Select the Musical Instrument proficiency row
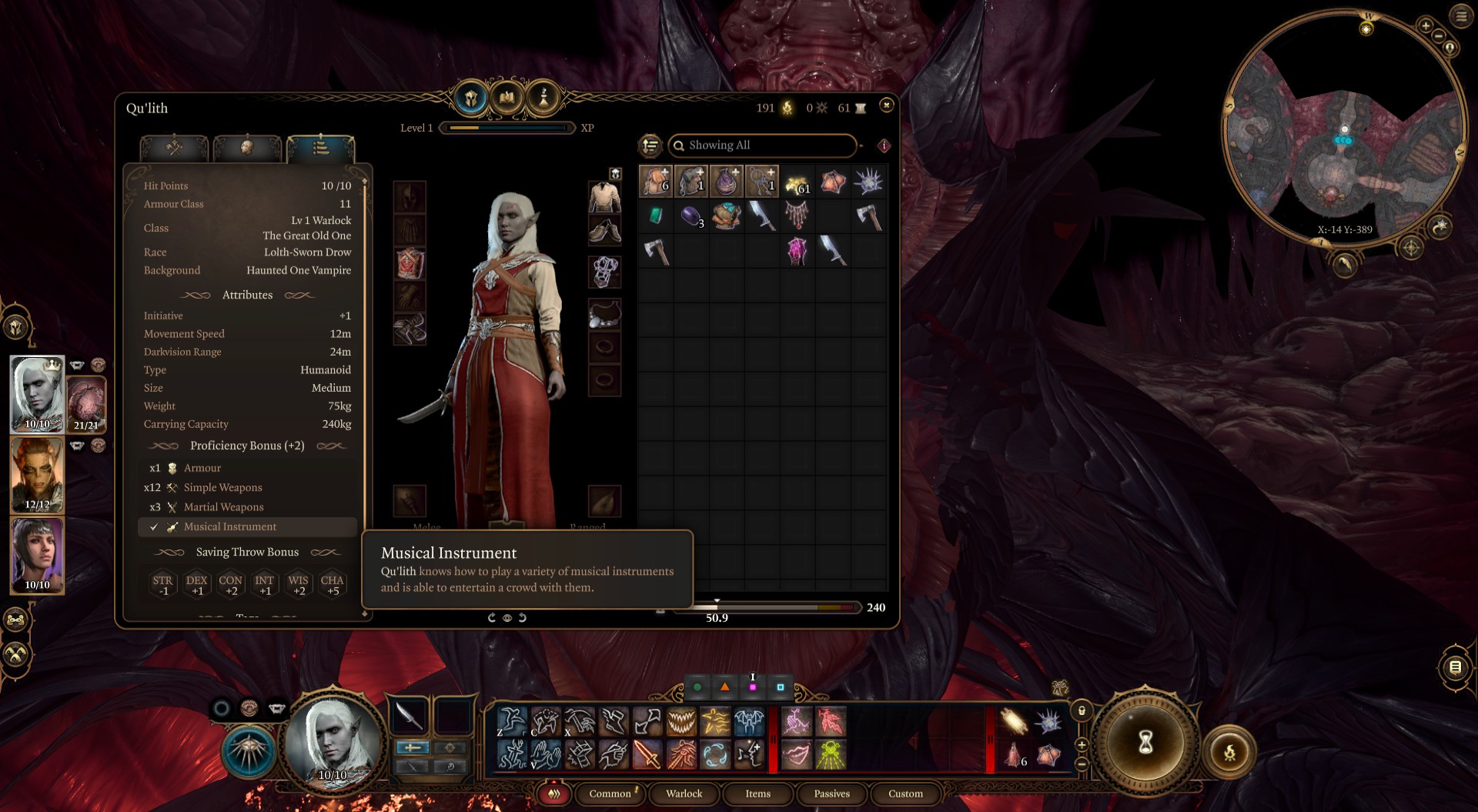This screenshot has height=812, width=1478. (x=246, y=526)
